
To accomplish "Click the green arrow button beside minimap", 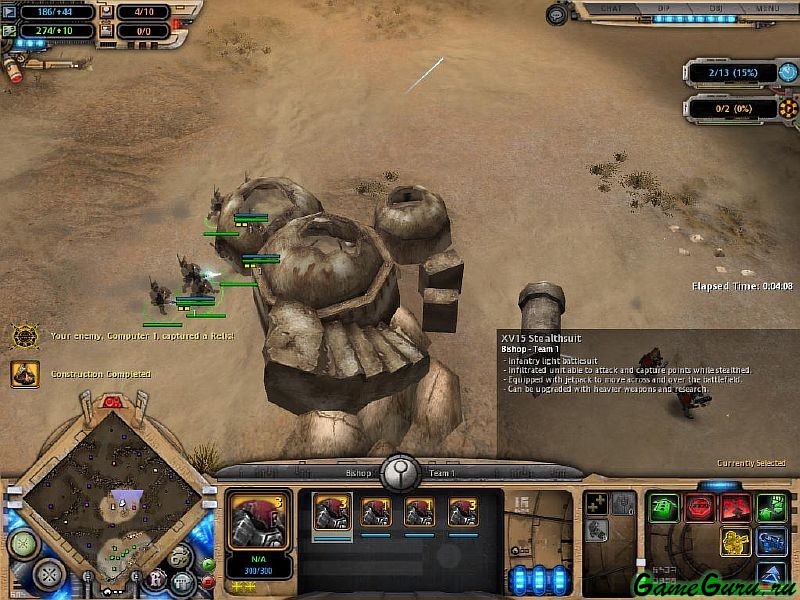I will [207, 565].
